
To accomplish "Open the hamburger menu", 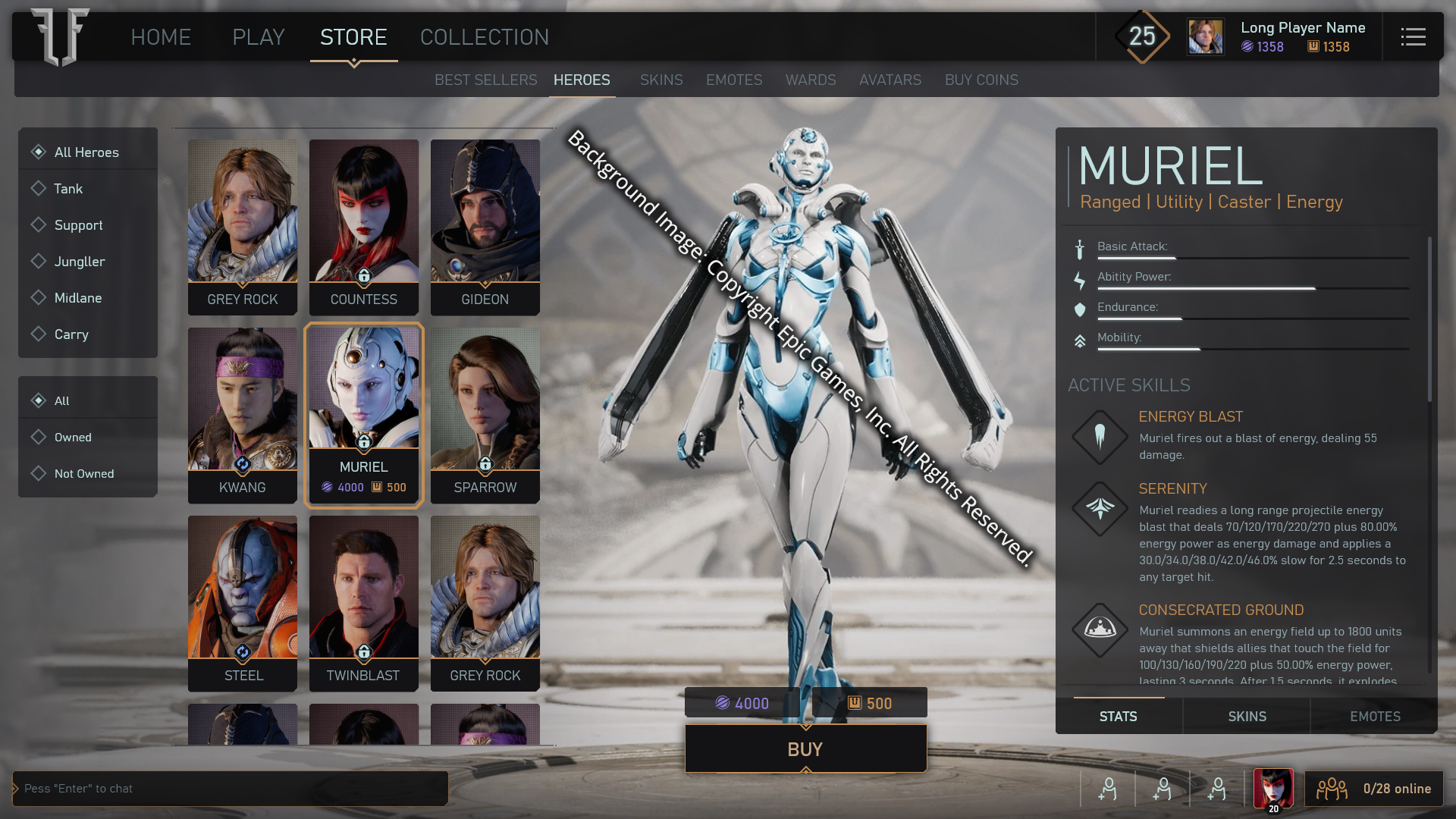I will 1413,37.
